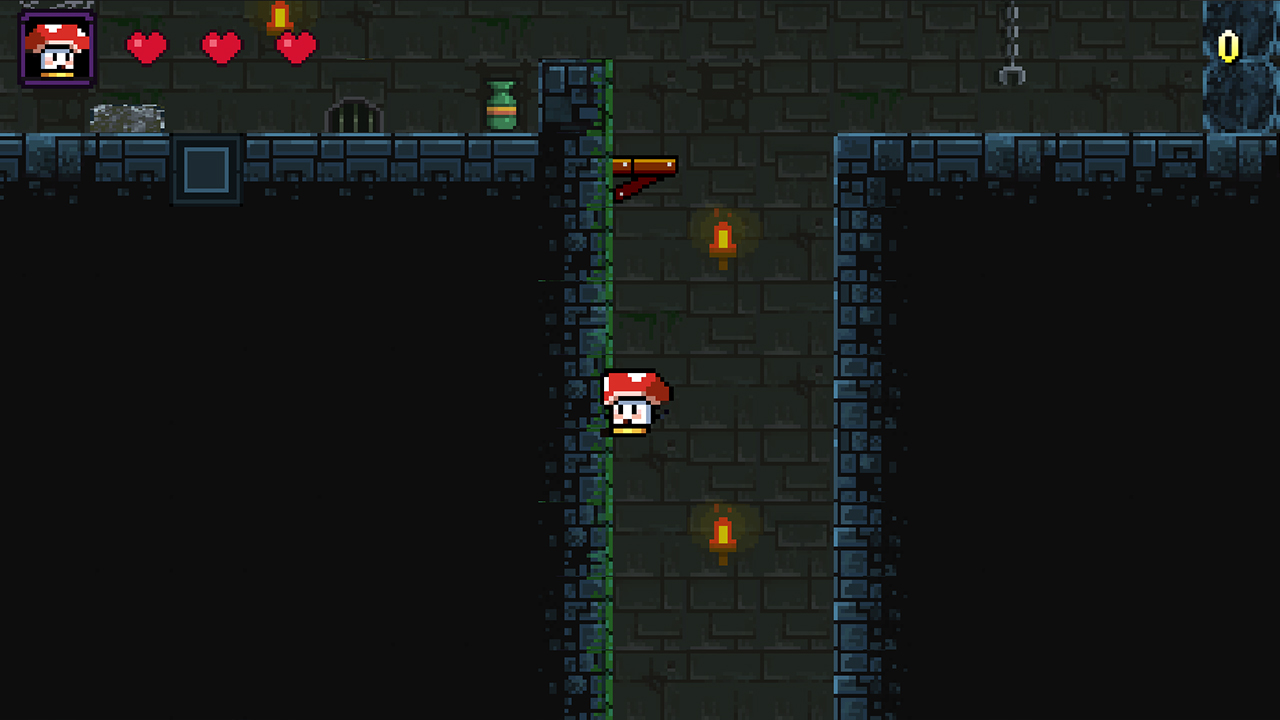Click the third heart next to the torch

click(x=294, y=47)
